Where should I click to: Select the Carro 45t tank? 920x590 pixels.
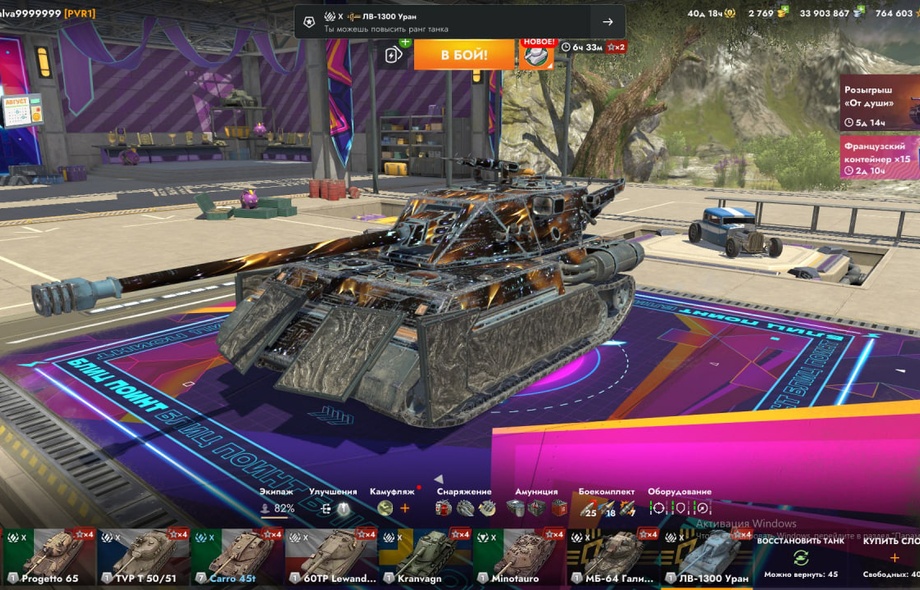coord(237,557)
